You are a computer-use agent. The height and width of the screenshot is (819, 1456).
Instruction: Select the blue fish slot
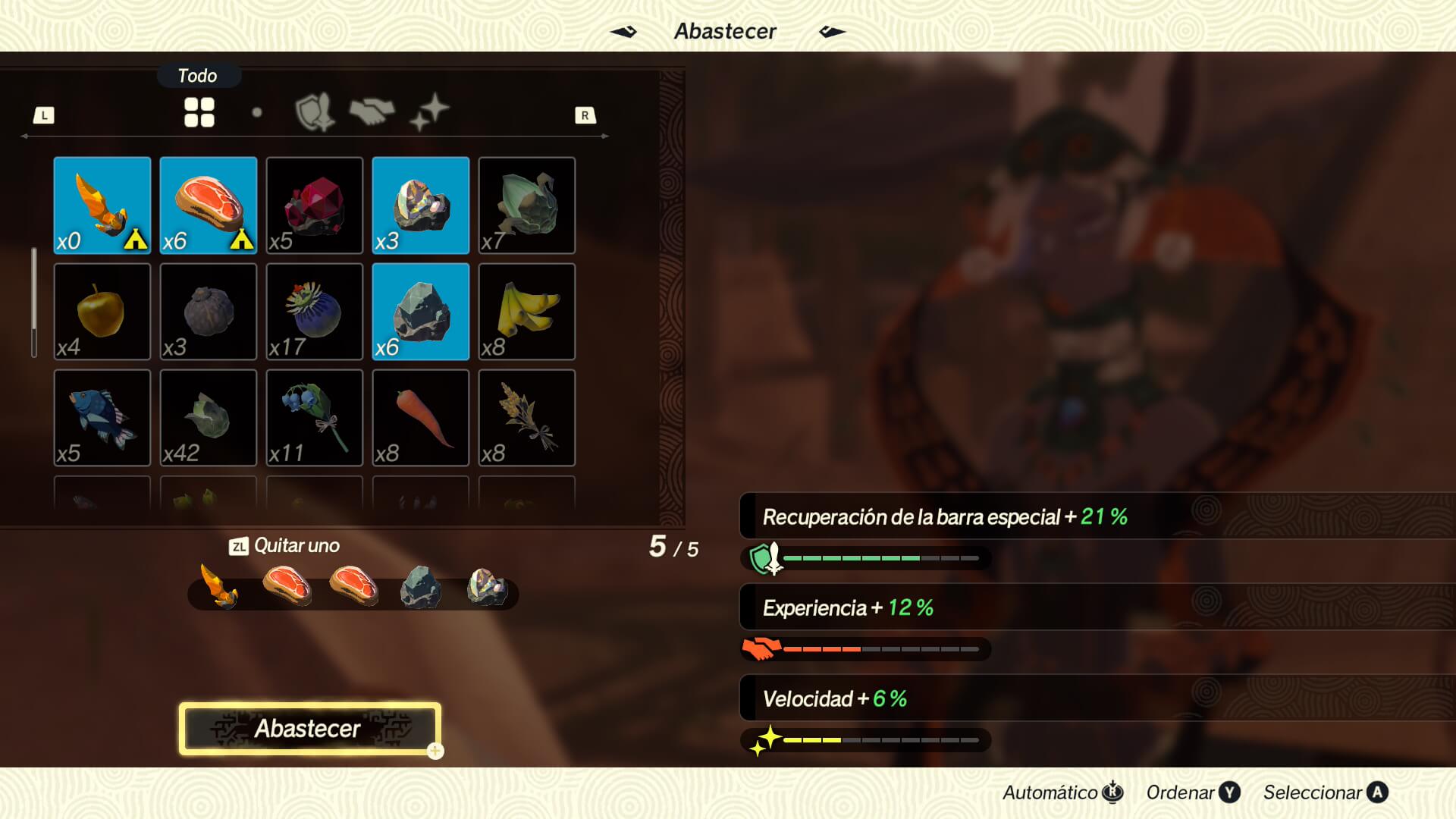pyautogui.click(x=102, y=418)
